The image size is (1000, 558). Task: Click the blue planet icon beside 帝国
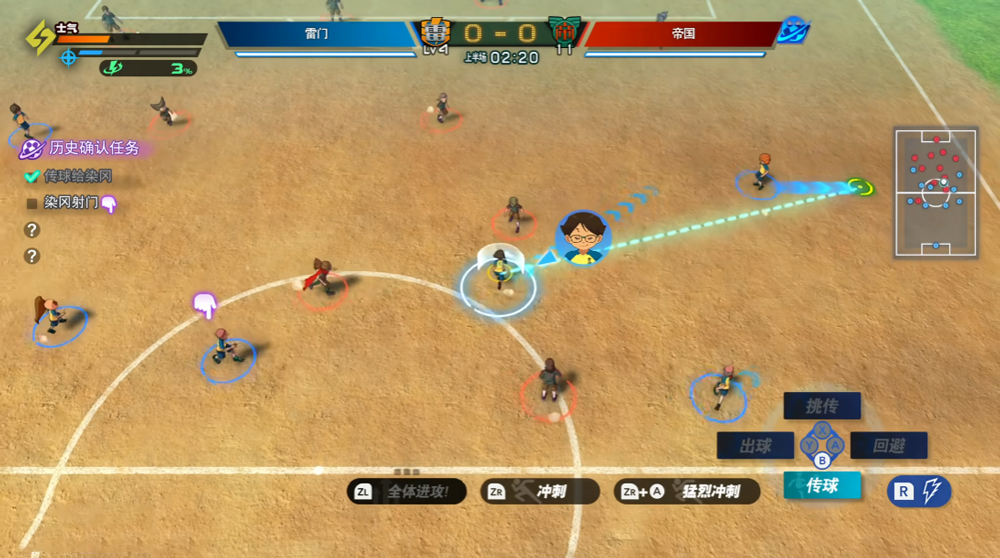click(794, 30)
